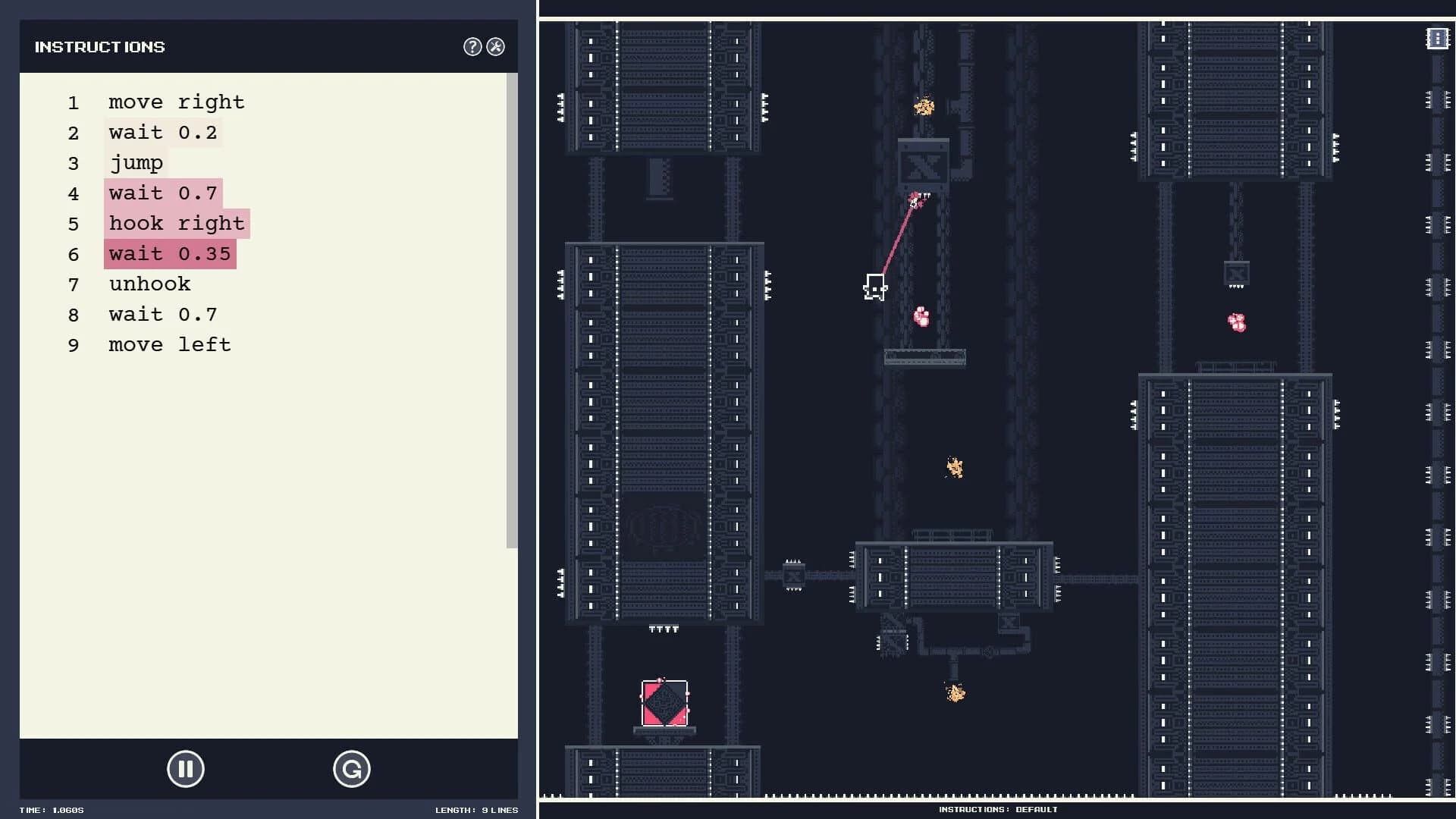The height and width of the screenshot is (819, 1456).
Task: Click the 'wait 0.2' instruction on line 2
Action: (162, 133)
